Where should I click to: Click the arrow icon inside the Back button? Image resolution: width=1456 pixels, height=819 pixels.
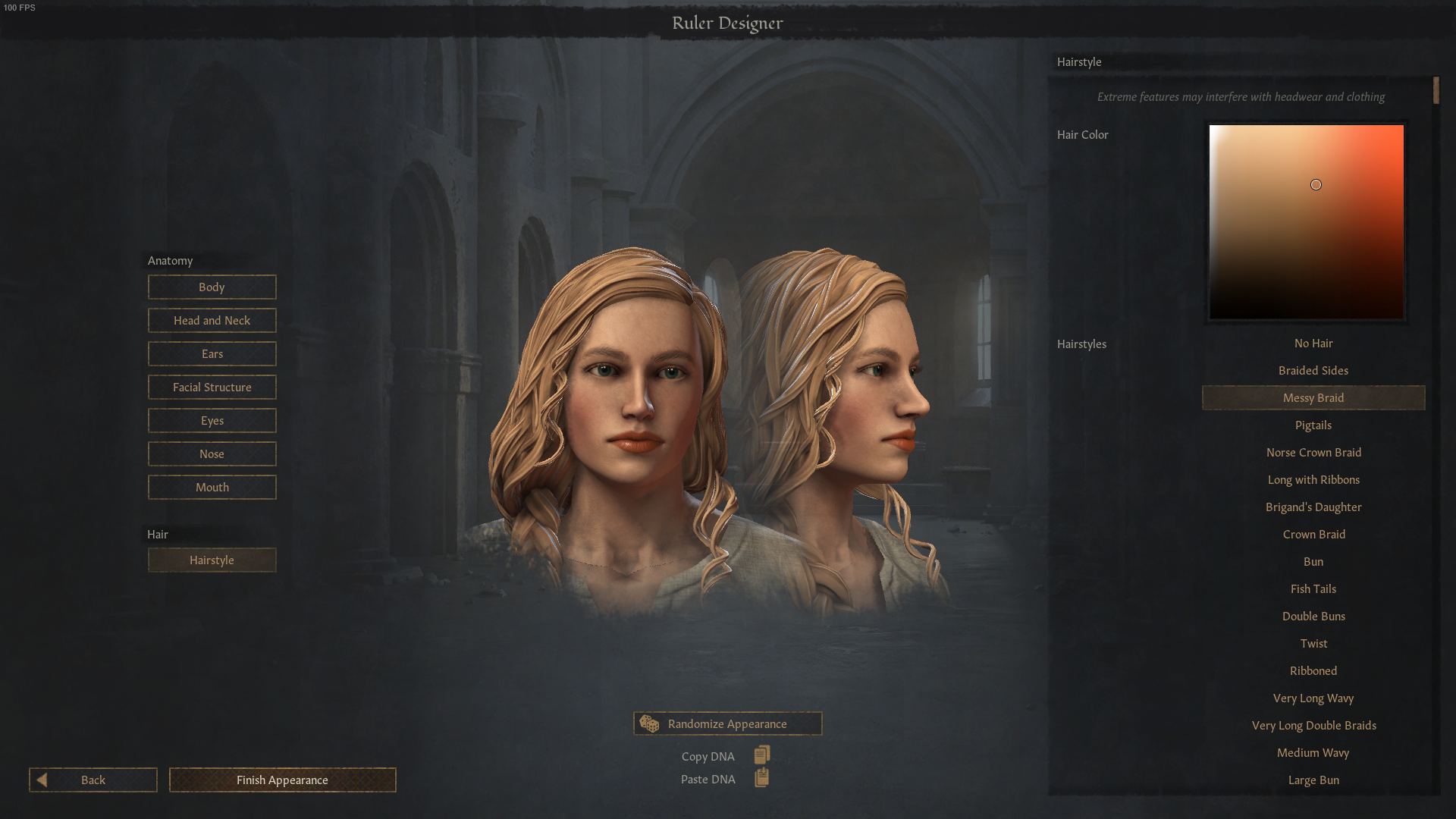pyautogui.click(x=44, y=780)
